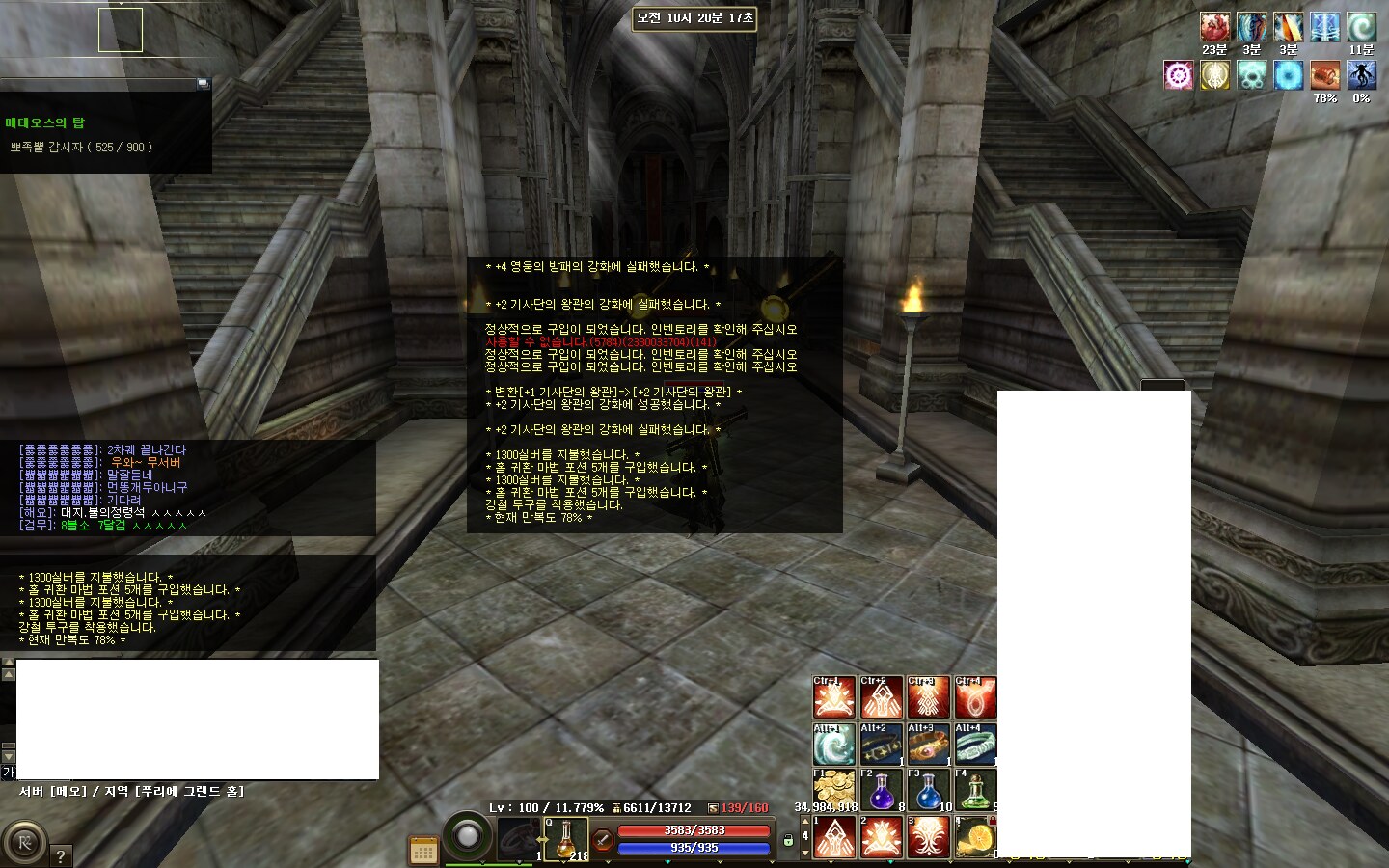This screenshot has height=868, width=1389.
Task: Click the green swirl buff icon
Action: (1361, 27)
